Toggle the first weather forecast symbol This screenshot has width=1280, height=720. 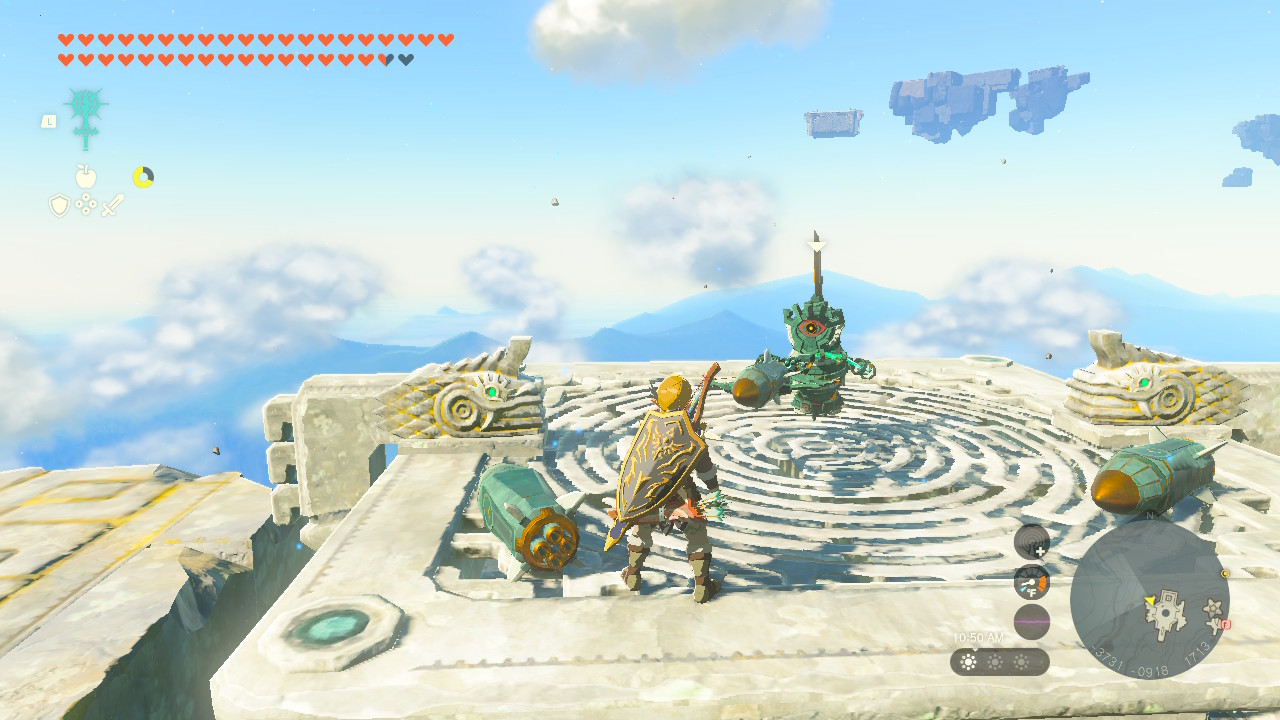tap(967, 661)
